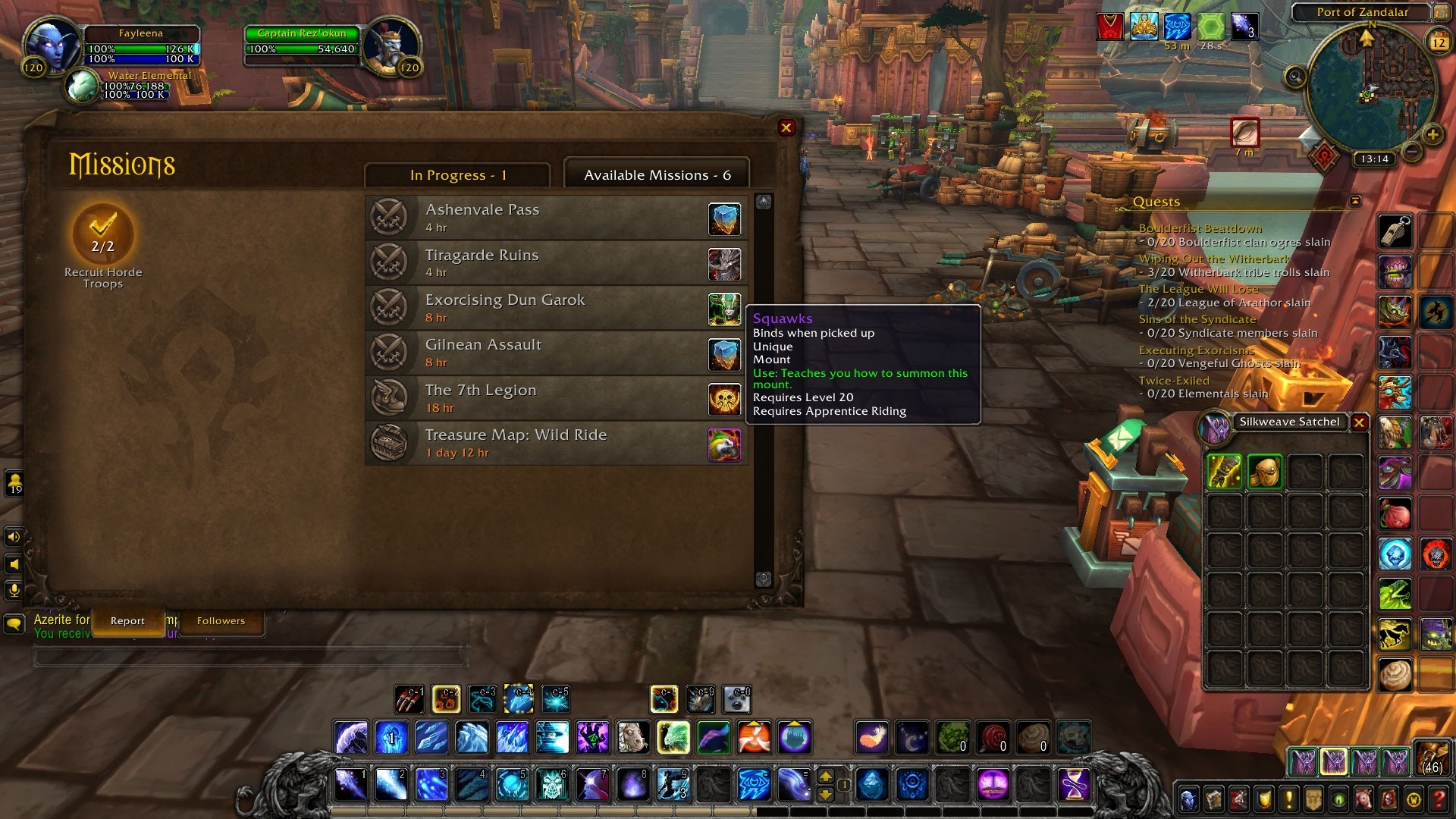1456x819 pixels.
Task: Switch to the In Progress tab
Action: tap(457, 175)
